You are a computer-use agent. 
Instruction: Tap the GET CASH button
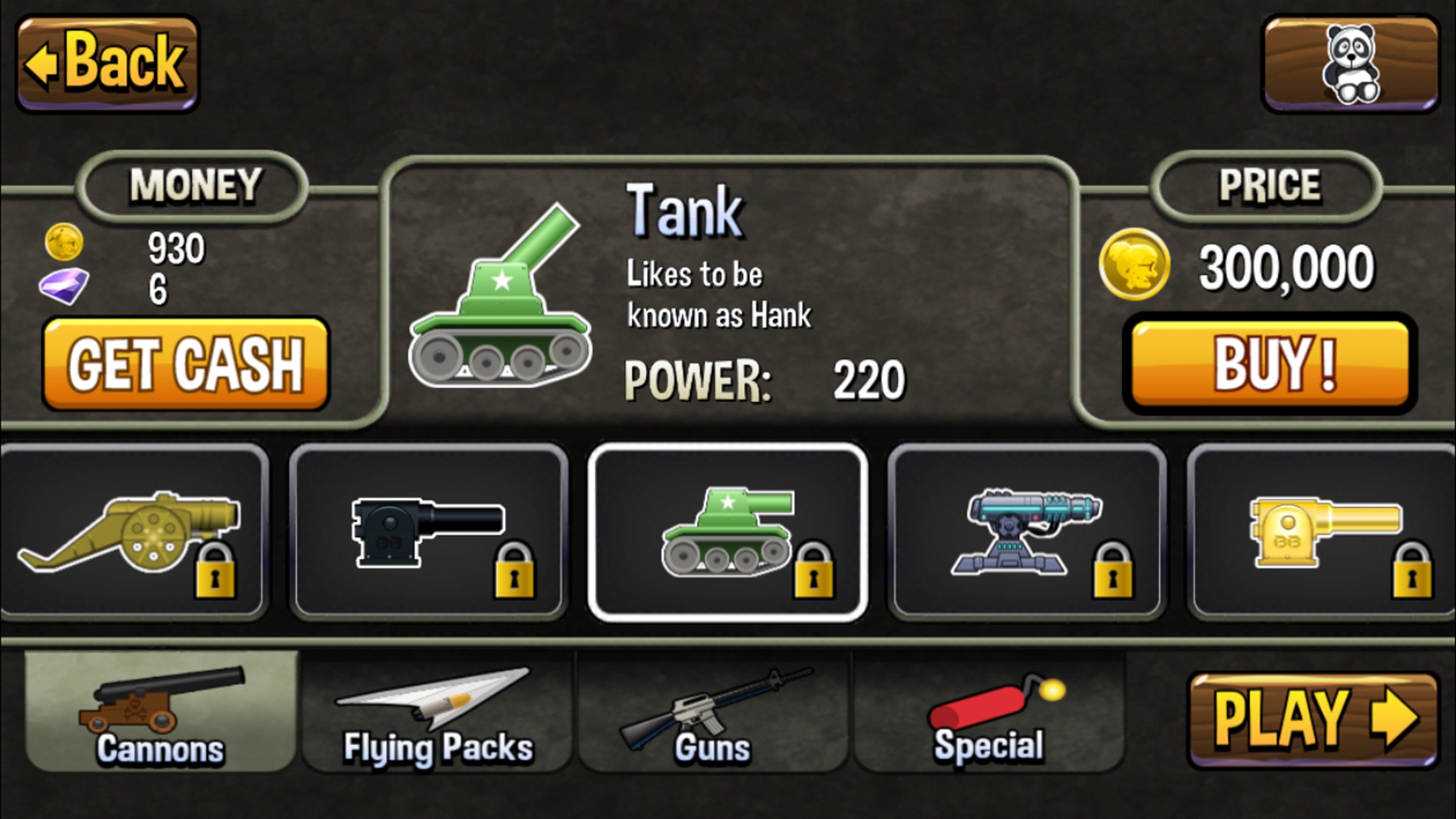pos(185,363)
